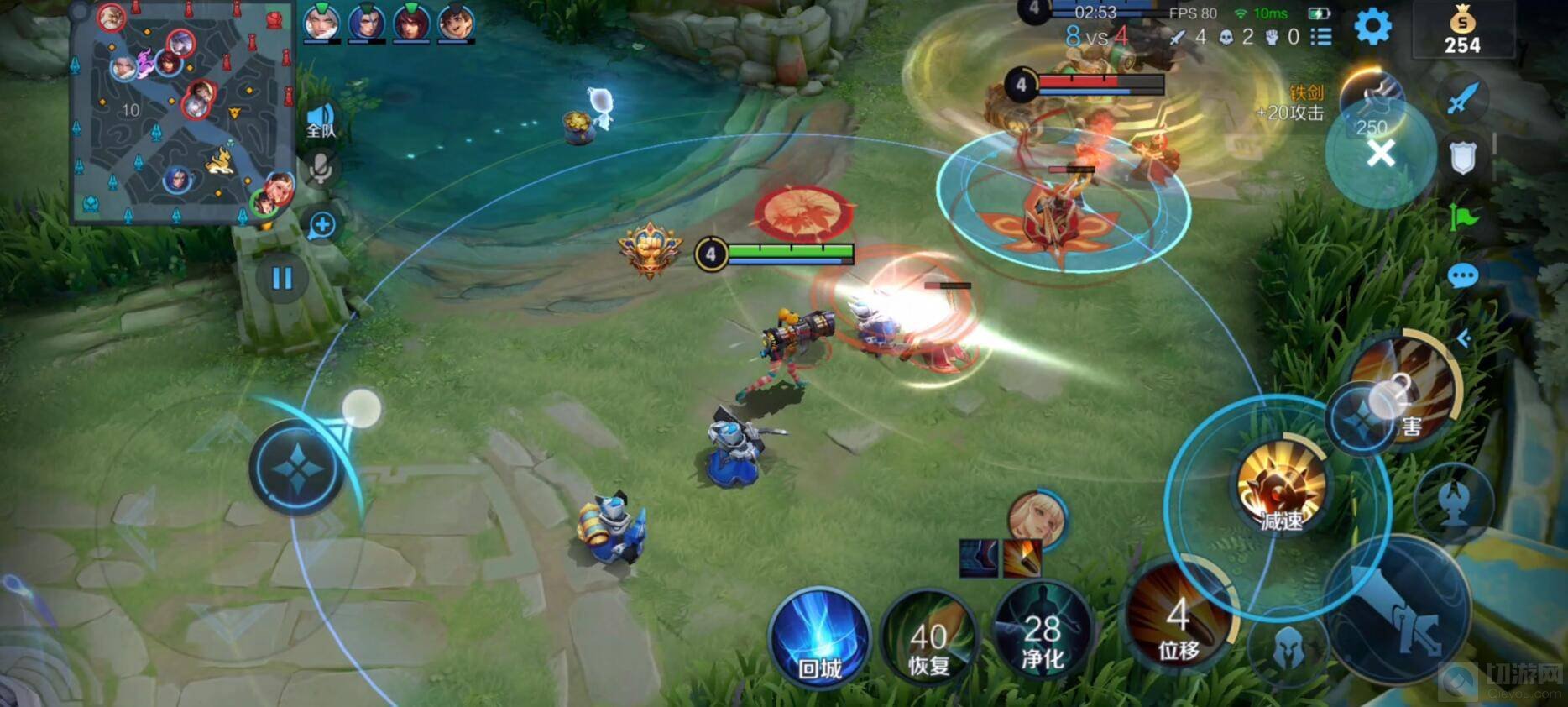This screenshot has height=707, width=1568.
Task: Open the shop via gold counter
Action: coord(1462,32)
